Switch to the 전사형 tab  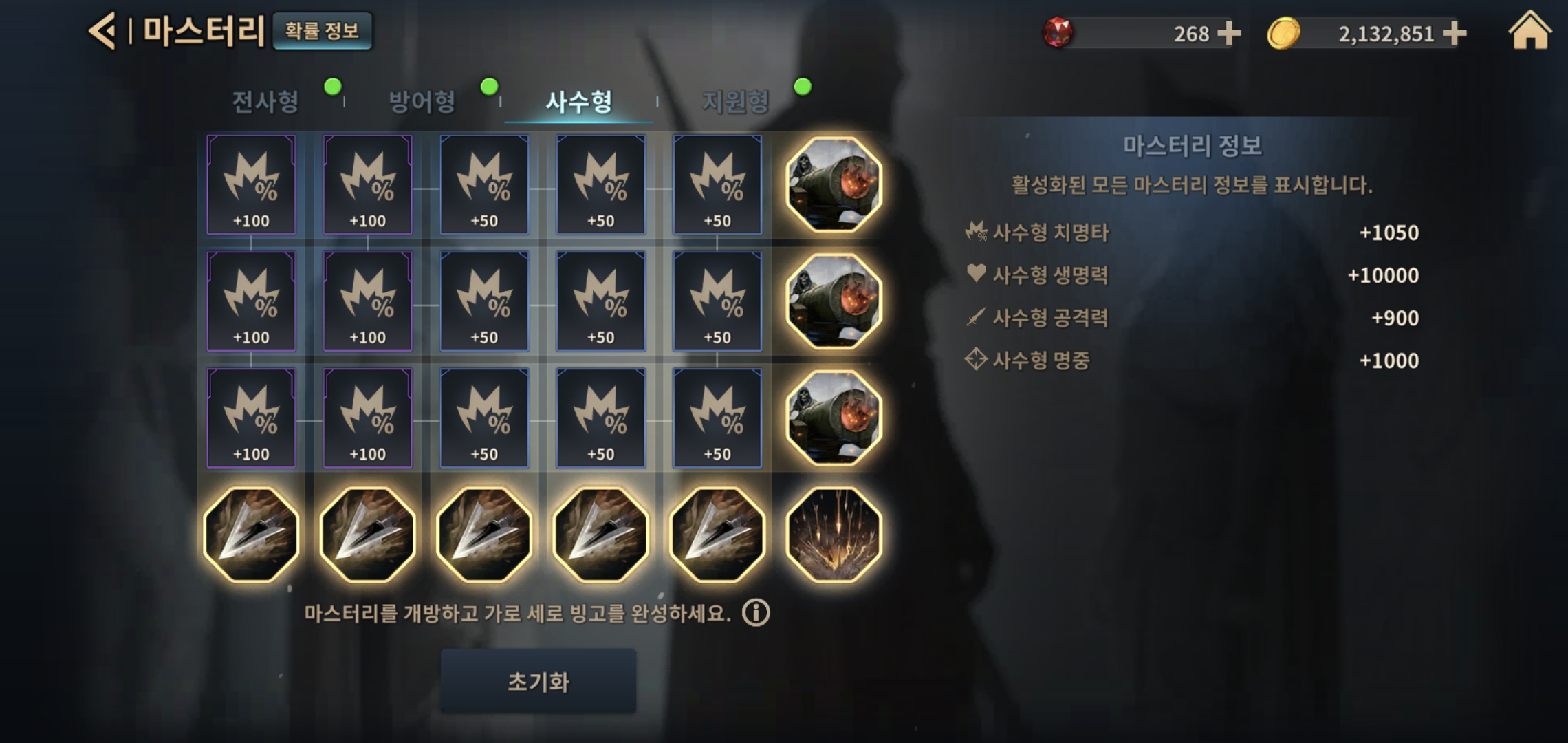pyautogui.click(x=265, y=102)
